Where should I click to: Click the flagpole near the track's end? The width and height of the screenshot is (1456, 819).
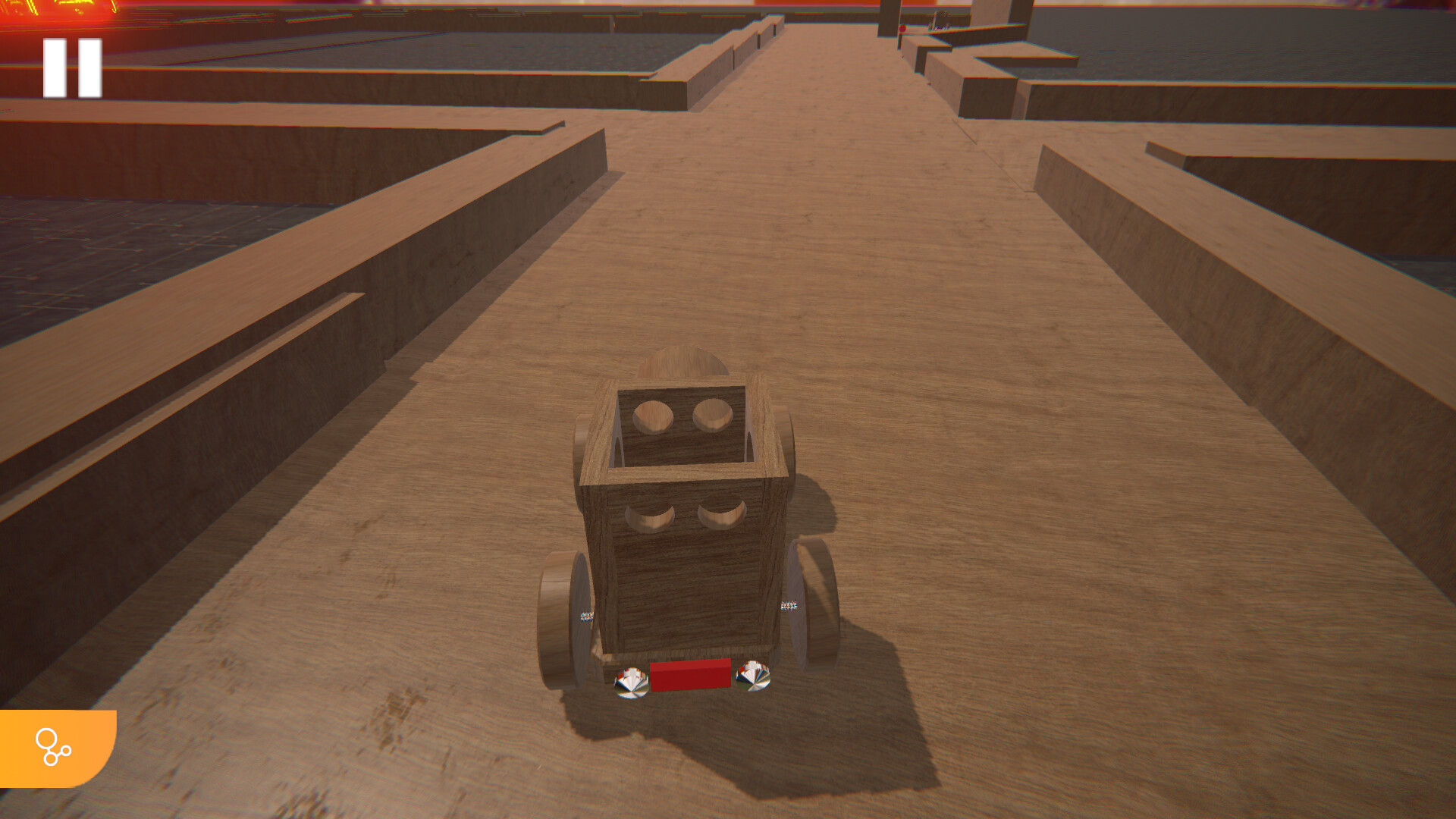pos(899,42)
